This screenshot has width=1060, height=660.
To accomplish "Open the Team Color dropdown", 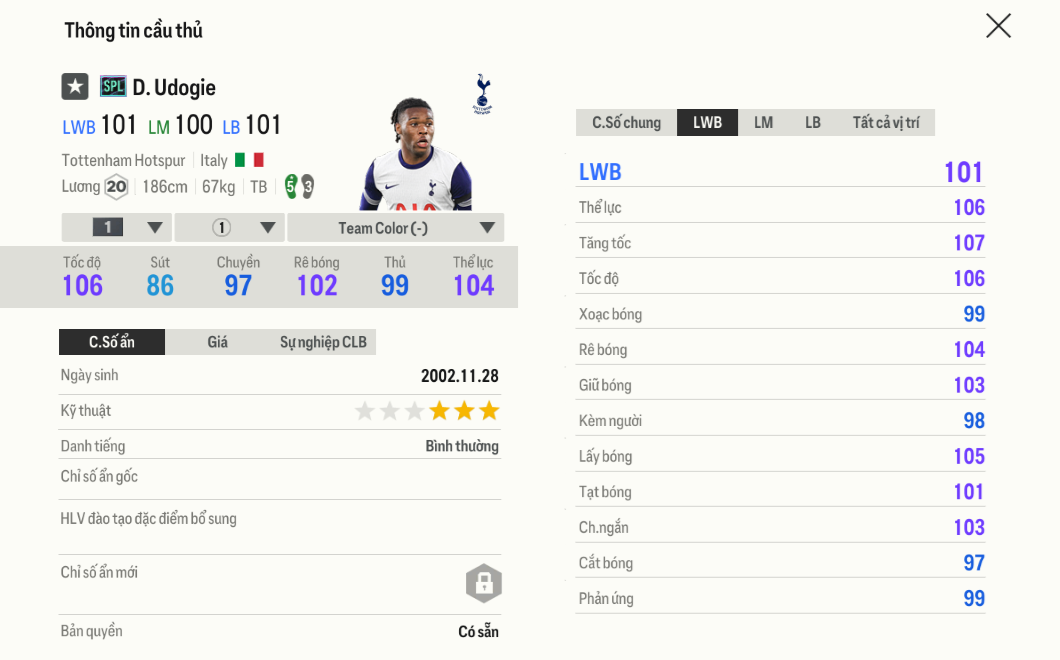I will click(x=395, y=228).
